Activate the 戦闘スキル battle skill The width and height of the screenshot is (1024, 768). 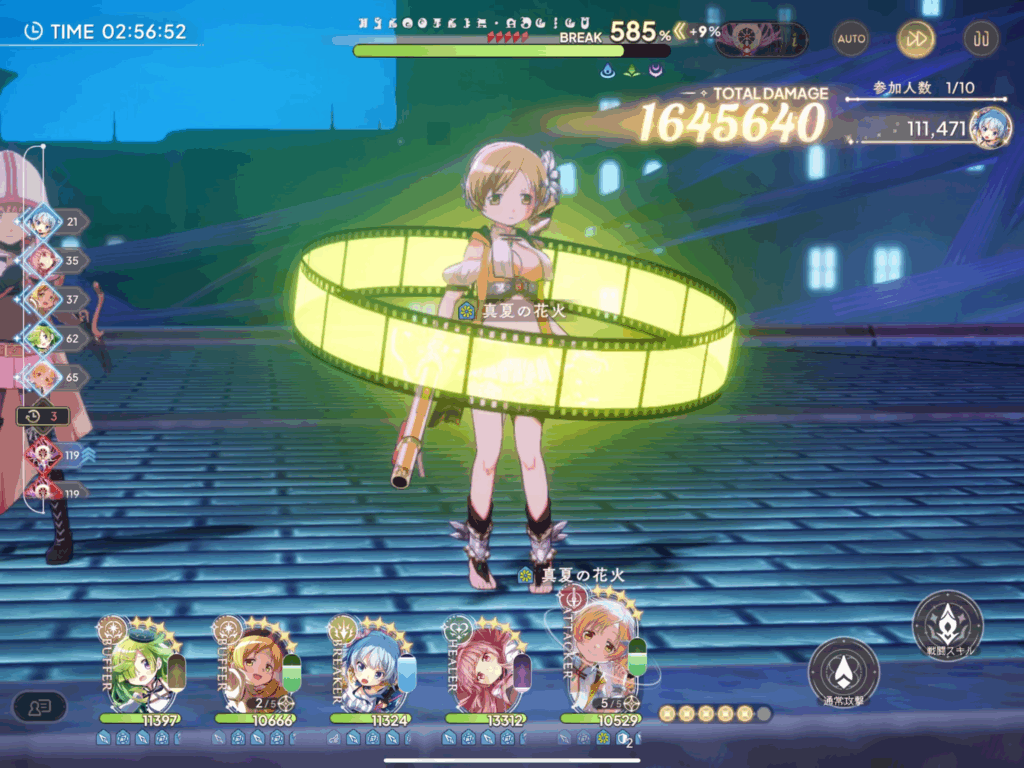[x=947, y=626]
